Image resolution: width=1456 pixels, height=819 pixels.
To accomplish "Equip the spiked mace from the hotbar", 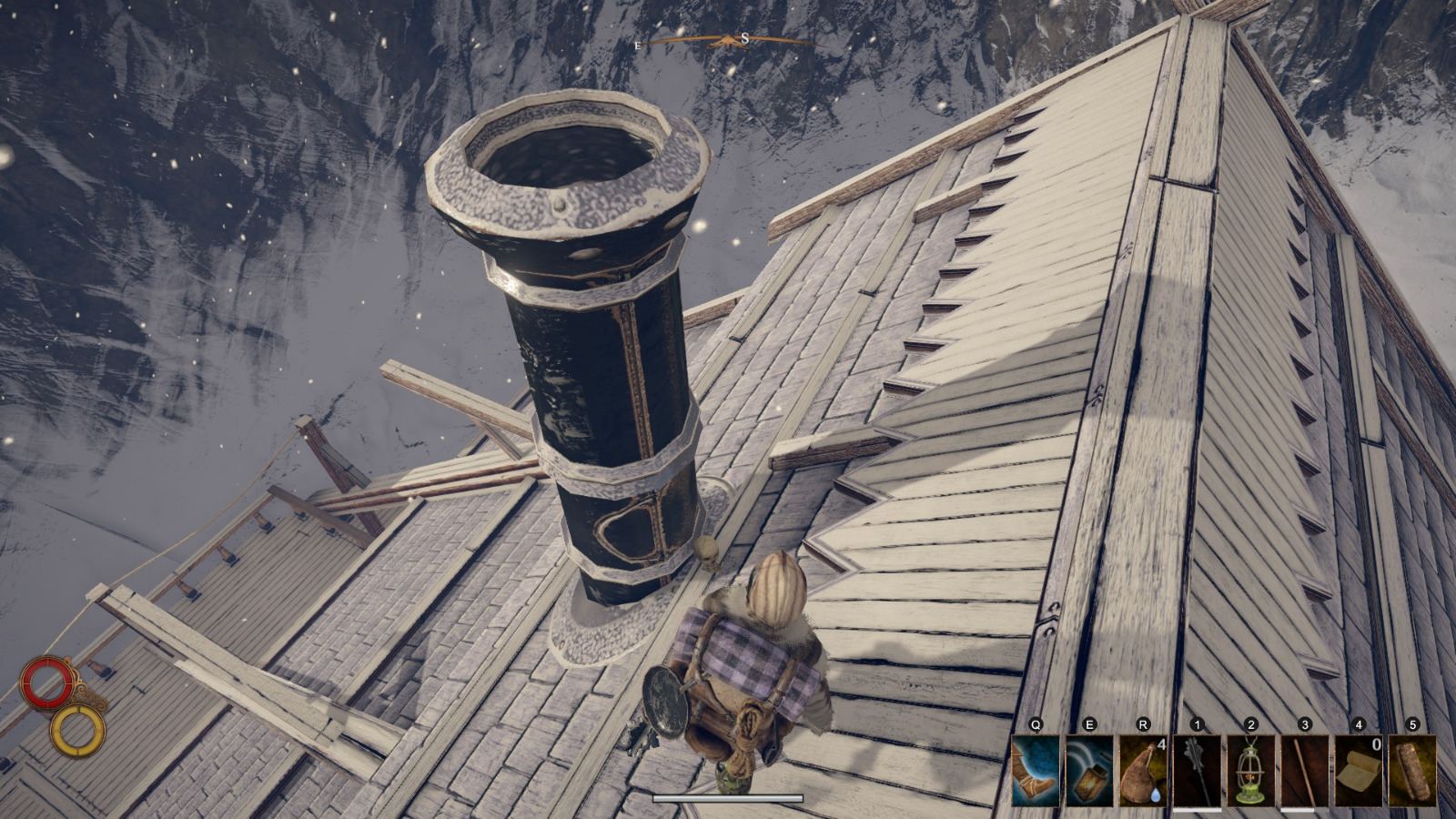I will tap(1197, 770).
